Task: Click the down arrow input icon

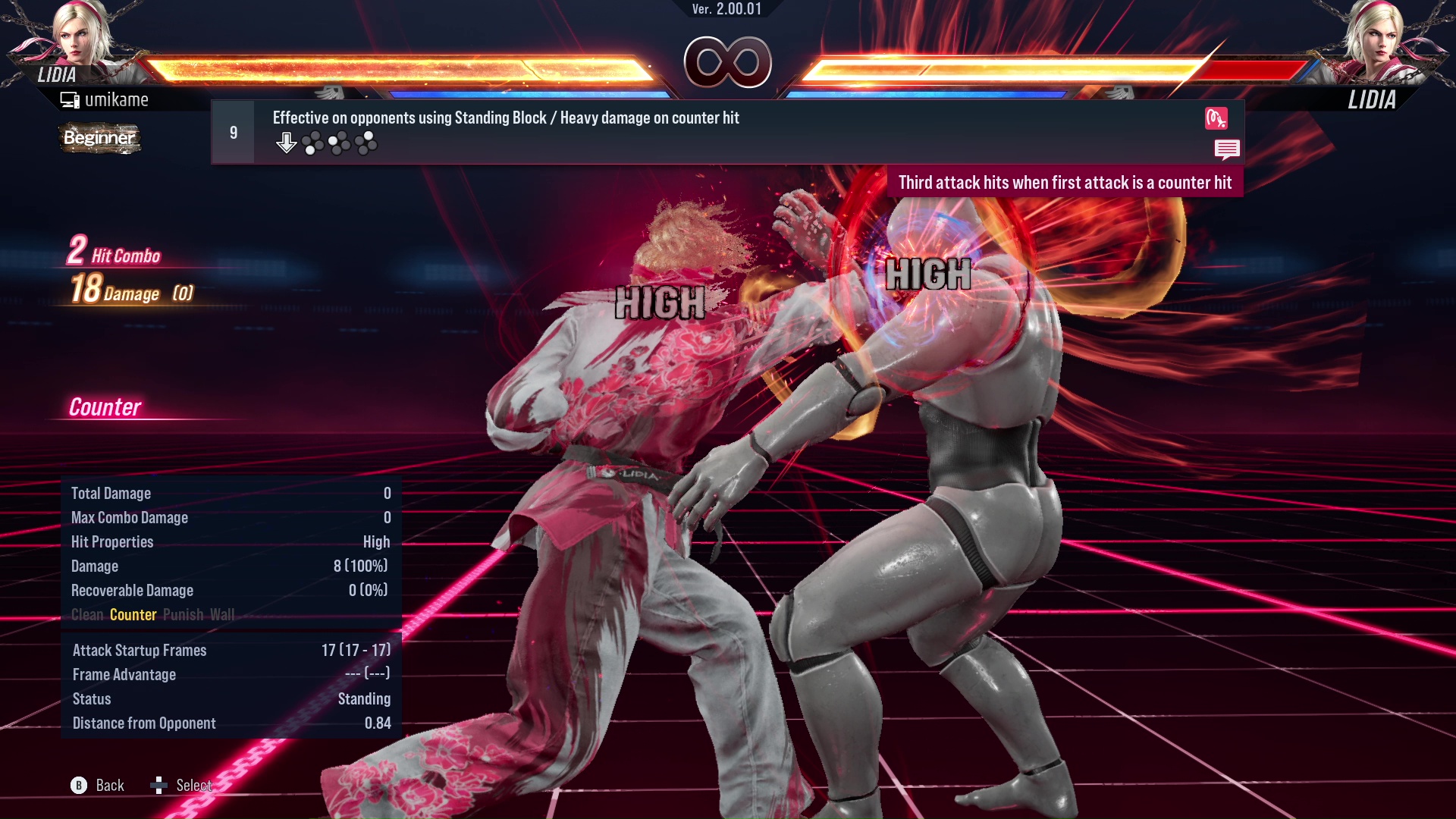Action: [287, 141]
